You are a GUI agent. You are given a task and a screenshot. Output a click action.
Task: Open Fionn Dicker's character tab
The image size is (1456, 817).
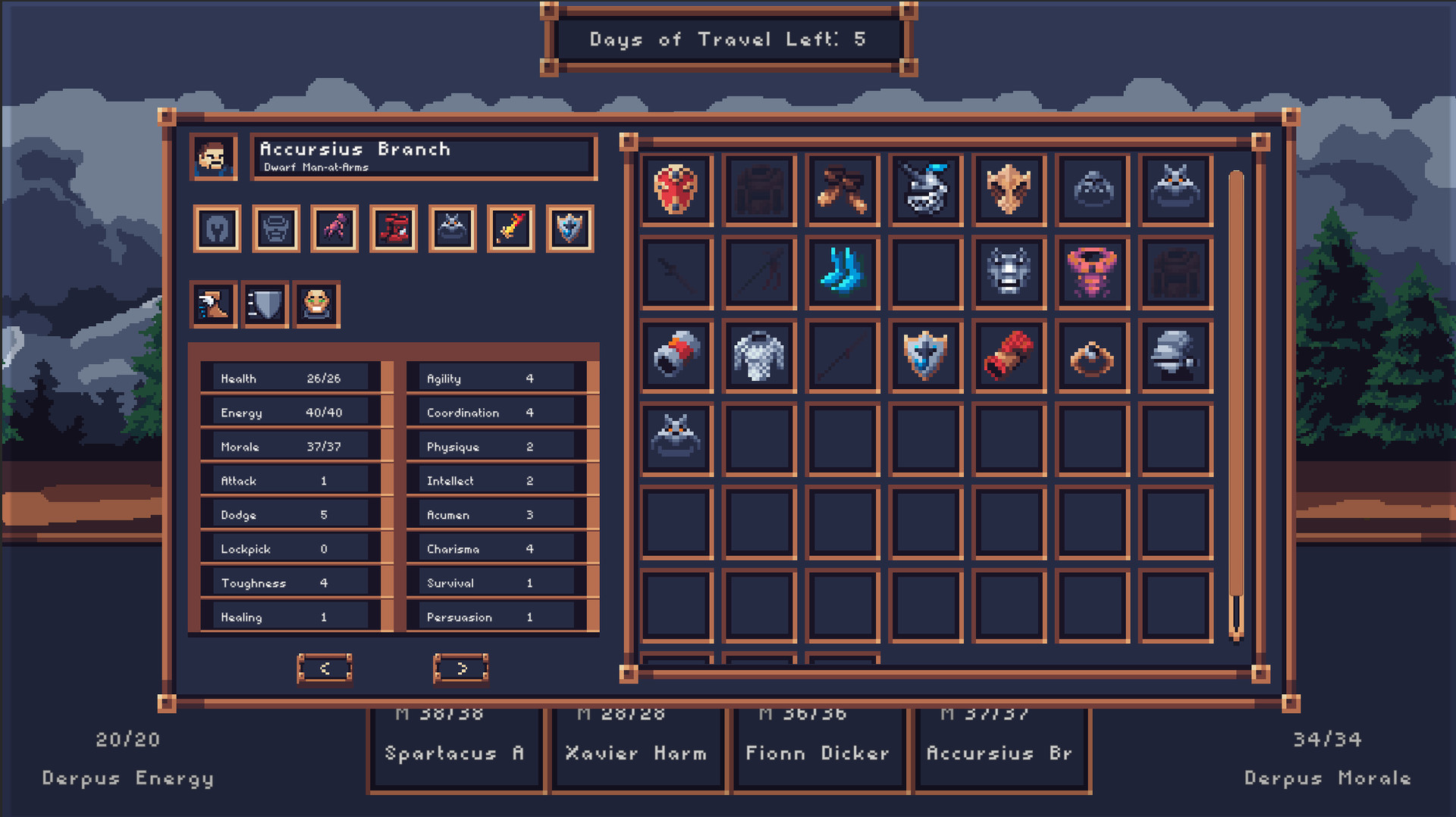click(817, 753)
